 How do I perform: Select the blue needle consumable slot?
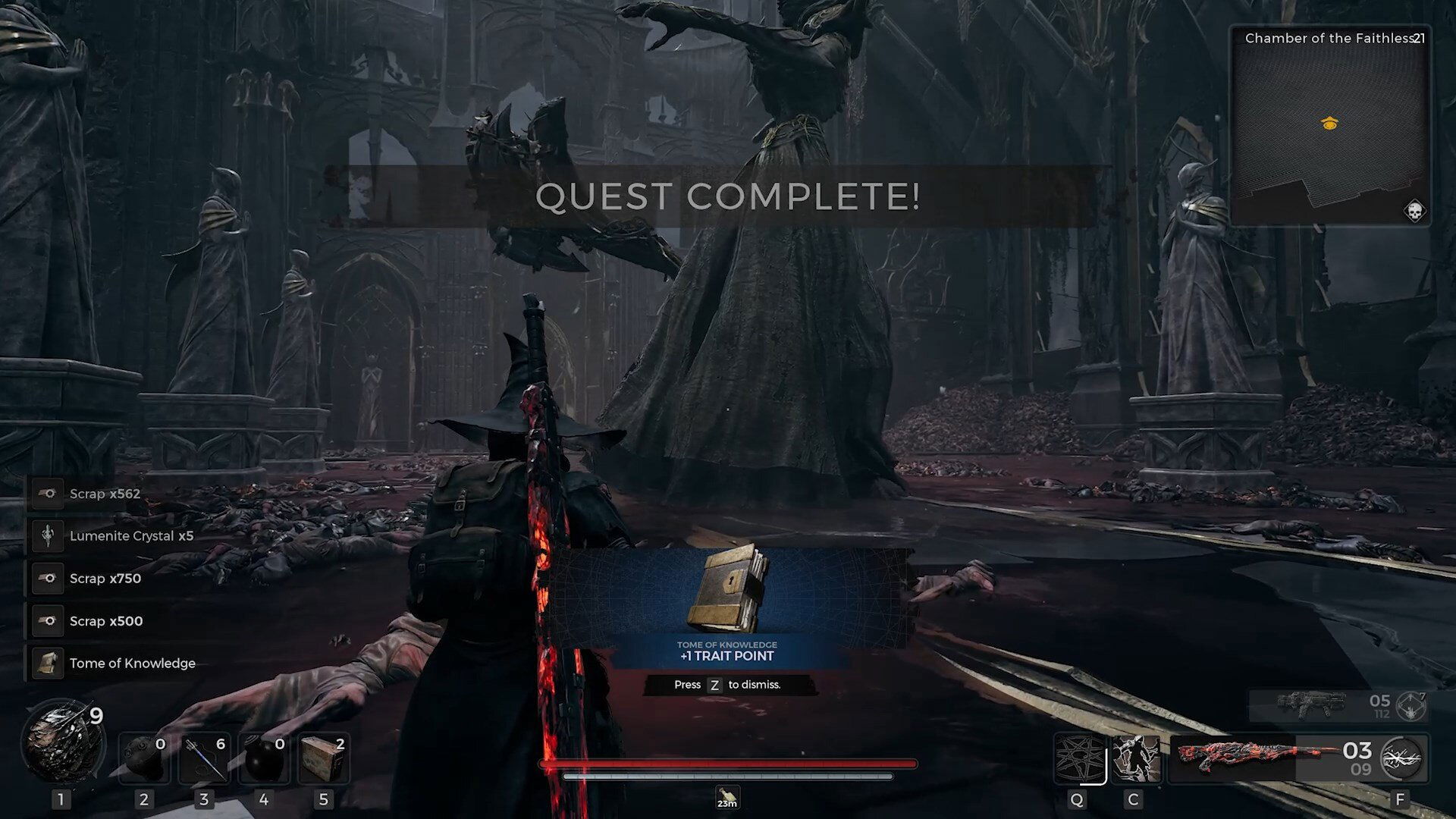204,758
